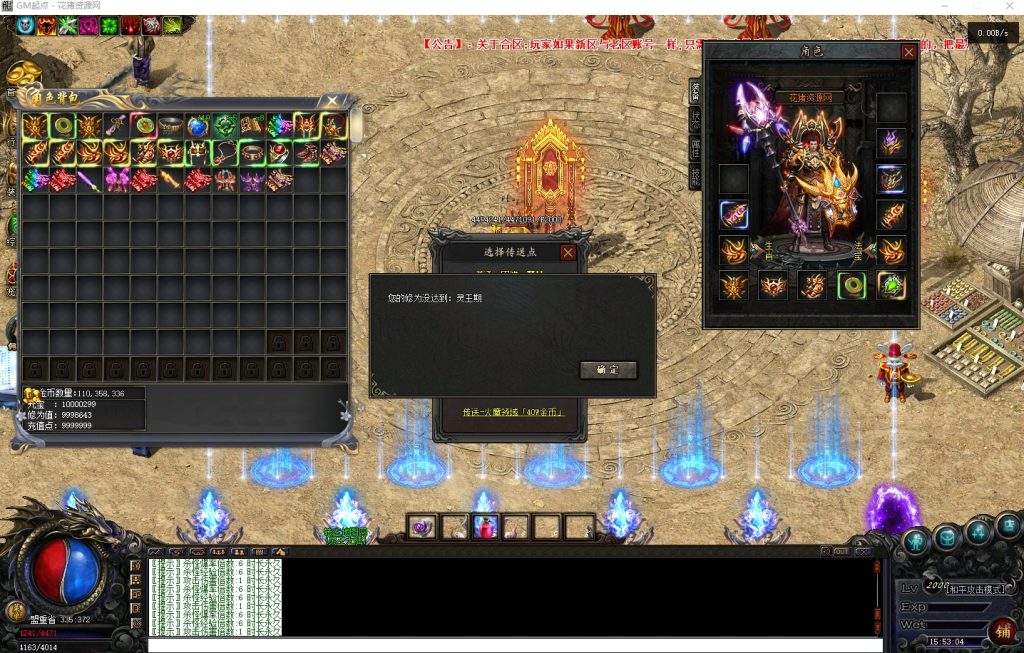The image size is (1024, 653).
Task: Use the purple item in the hotbar
Action: (423, 527)
